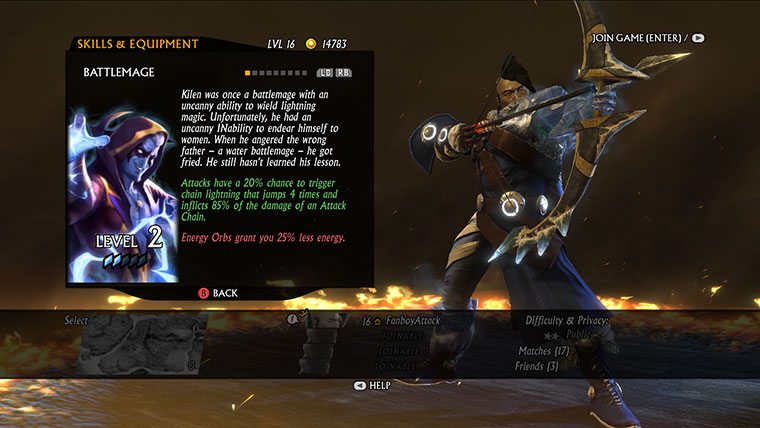Open the Help prompt

coord(373,385)
